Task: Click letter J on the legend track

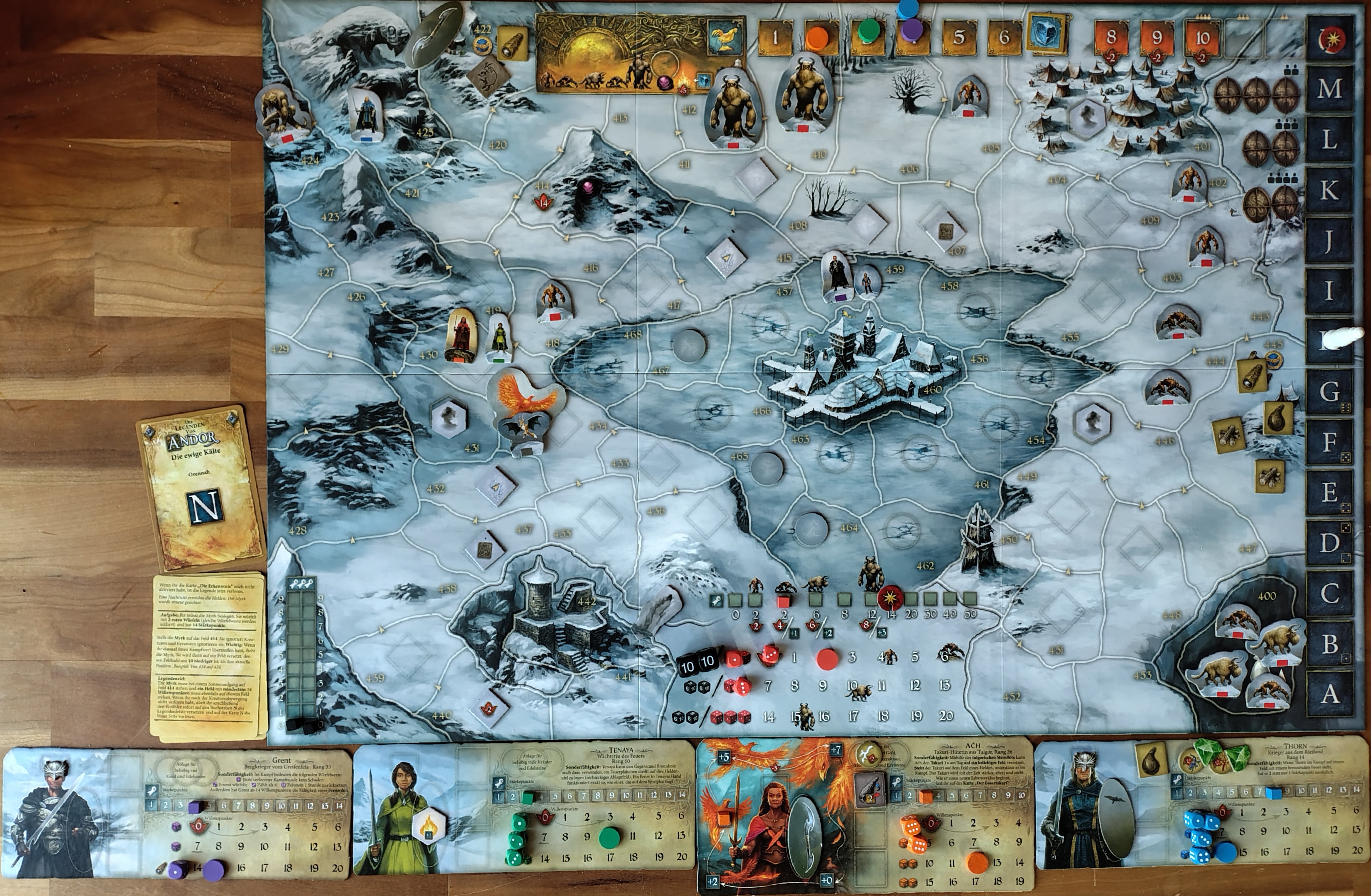Action: coord(1329,241)
